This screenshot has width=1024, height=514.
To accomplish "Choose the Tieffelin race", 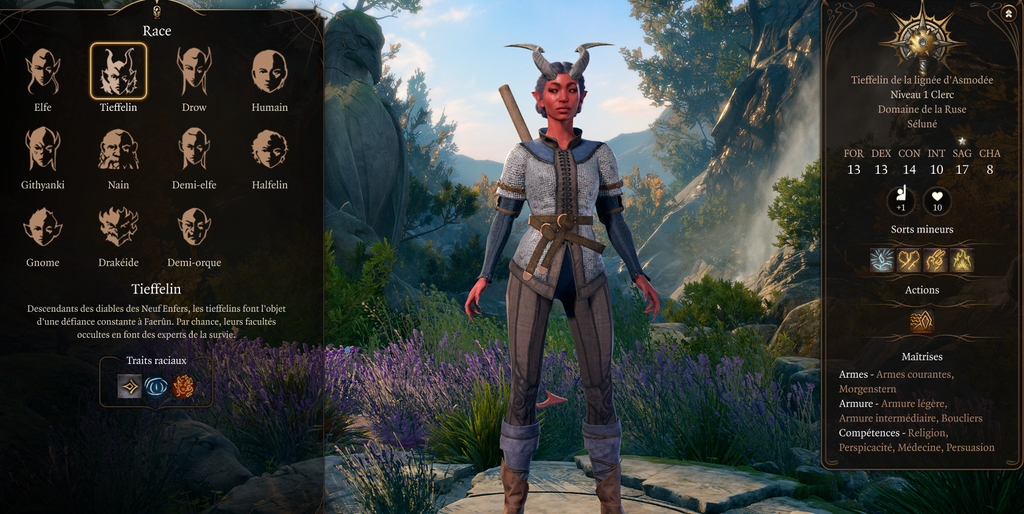I will 118,70.
